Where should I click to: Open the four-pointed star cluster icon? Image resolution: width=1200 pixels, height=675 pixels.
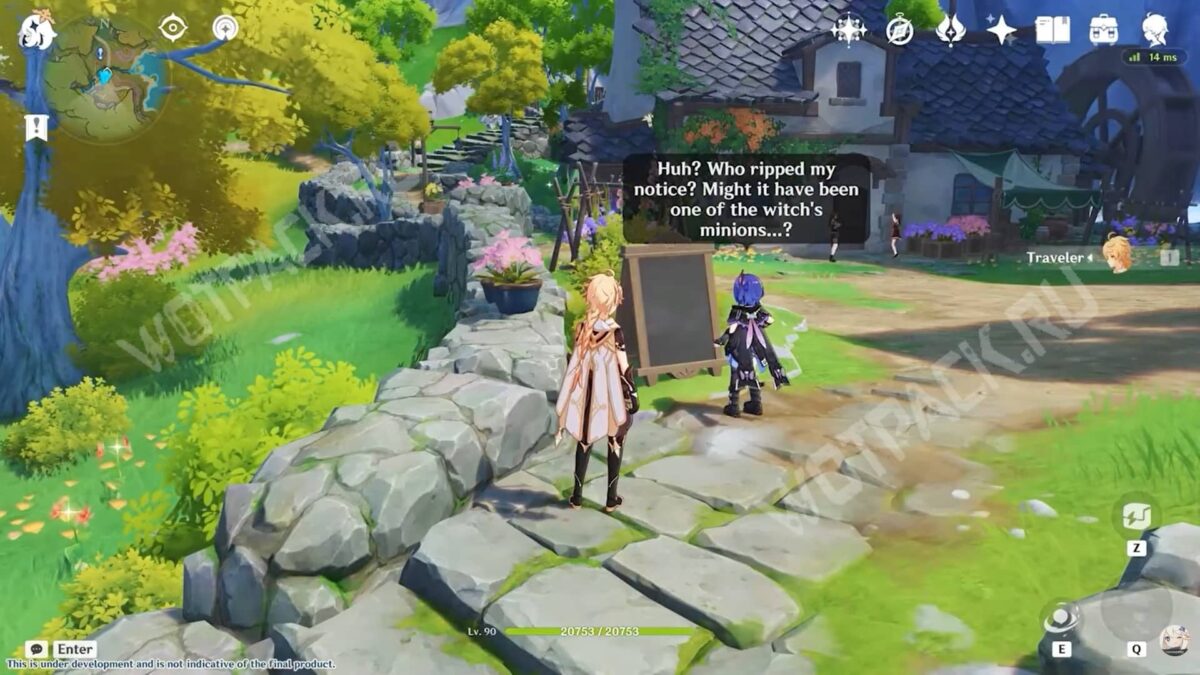coord(849,30)
